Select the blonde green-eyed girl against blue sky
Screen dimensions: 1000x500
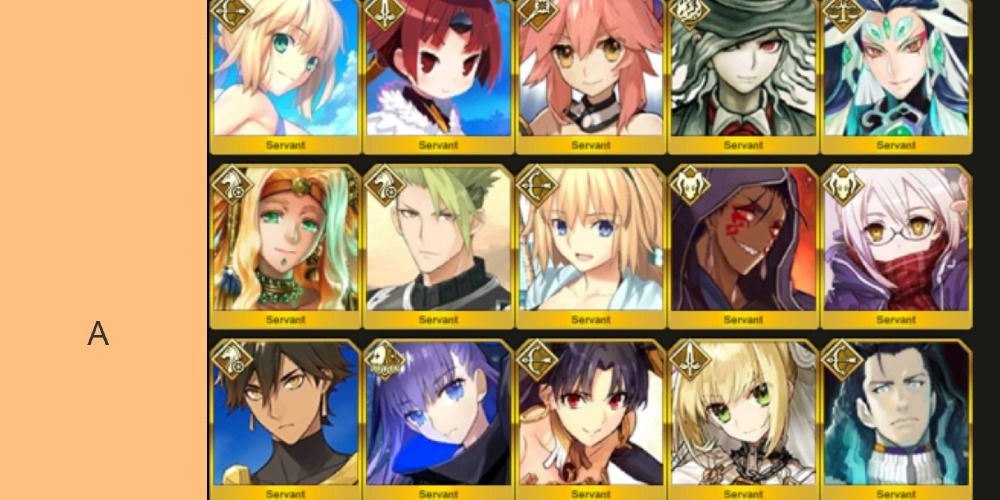tap(285, 70)
